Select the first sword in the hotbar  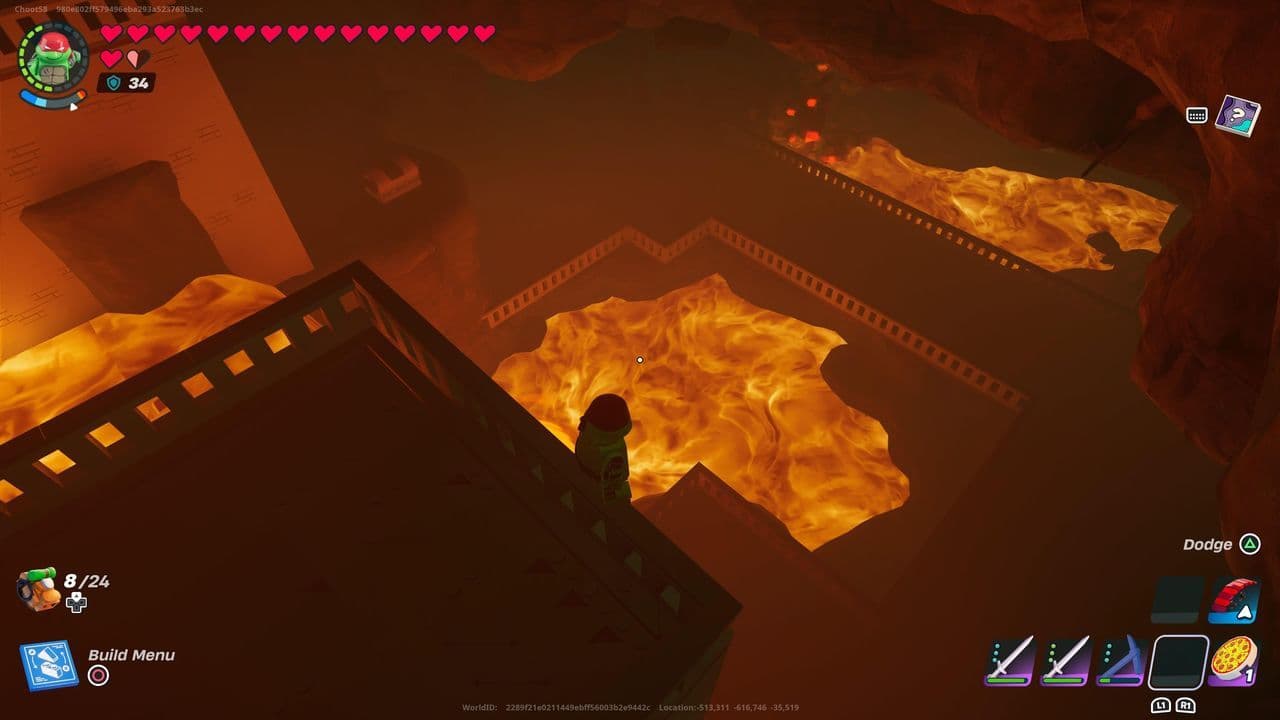[1010, 662]
